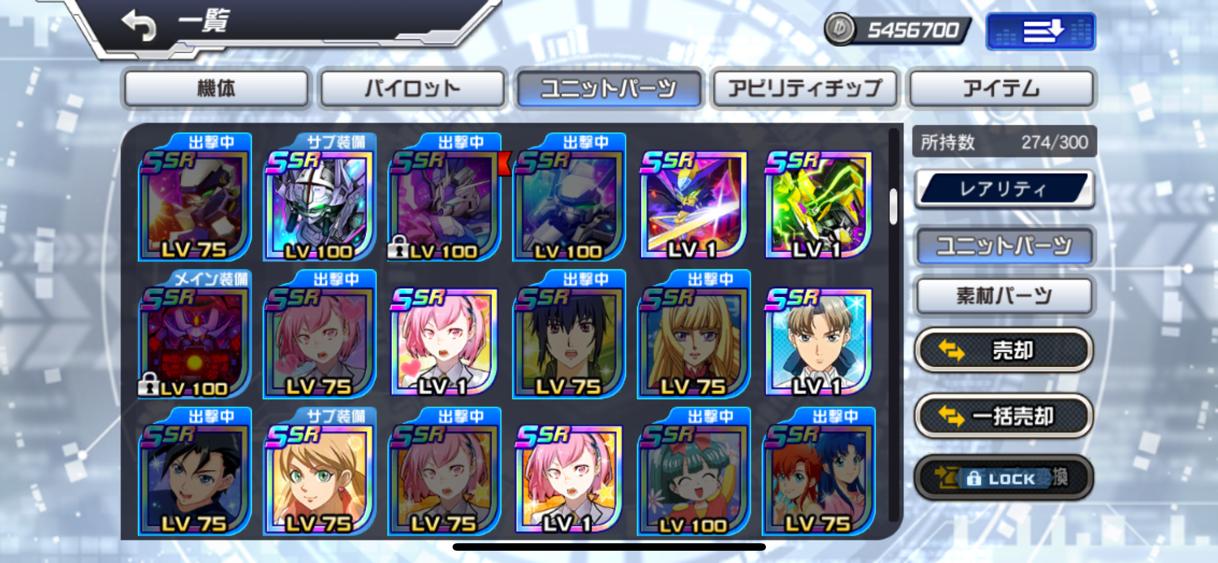
Task: Open 一括売却 bulk sell
Action: point(1004,416)
